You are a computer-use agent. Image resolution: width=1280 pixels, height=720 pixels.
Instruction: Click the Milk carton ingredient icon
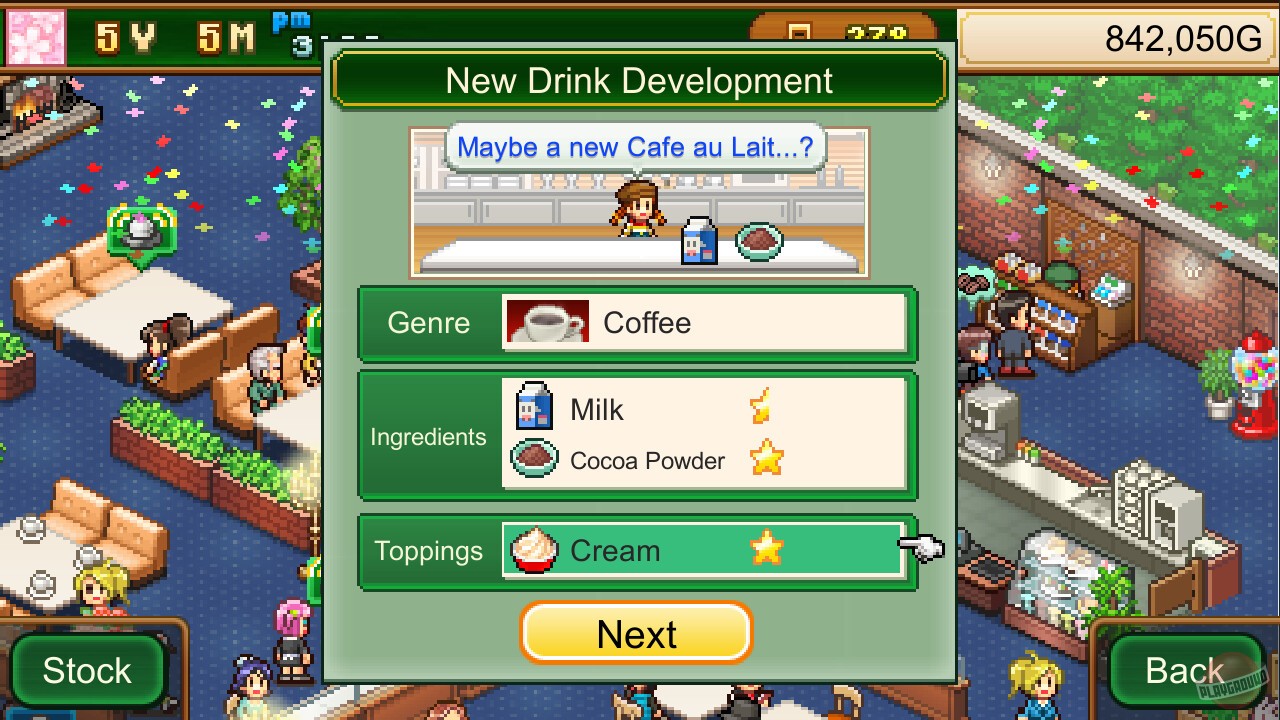(x=534, y=408)
